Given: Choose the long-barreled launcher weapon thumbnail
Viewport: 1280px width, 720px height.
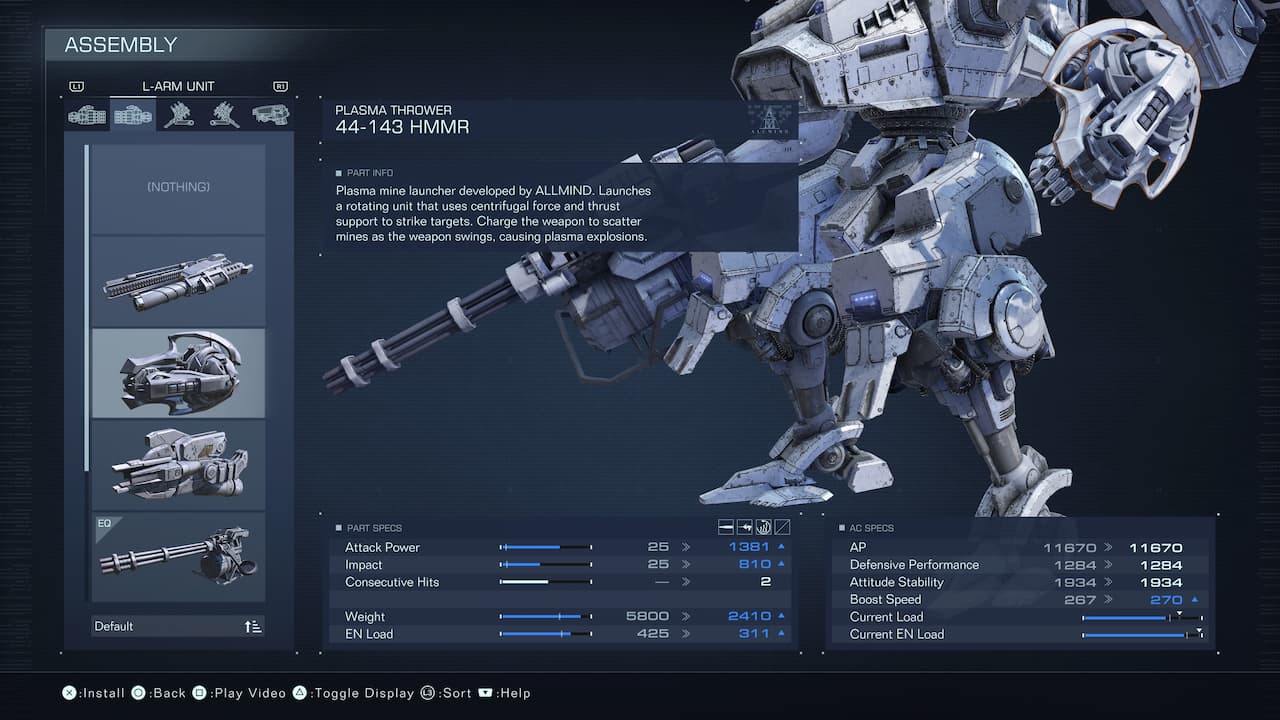Looking at the screenshot, I should coord(178,280).
